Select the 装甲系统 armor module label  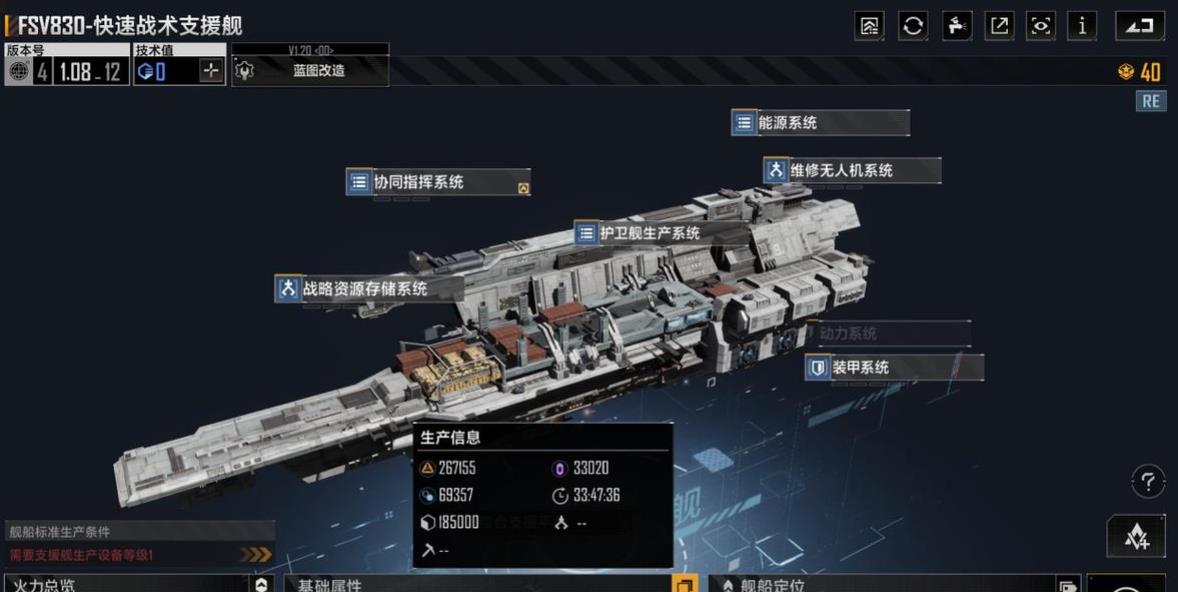pos(893,368)
